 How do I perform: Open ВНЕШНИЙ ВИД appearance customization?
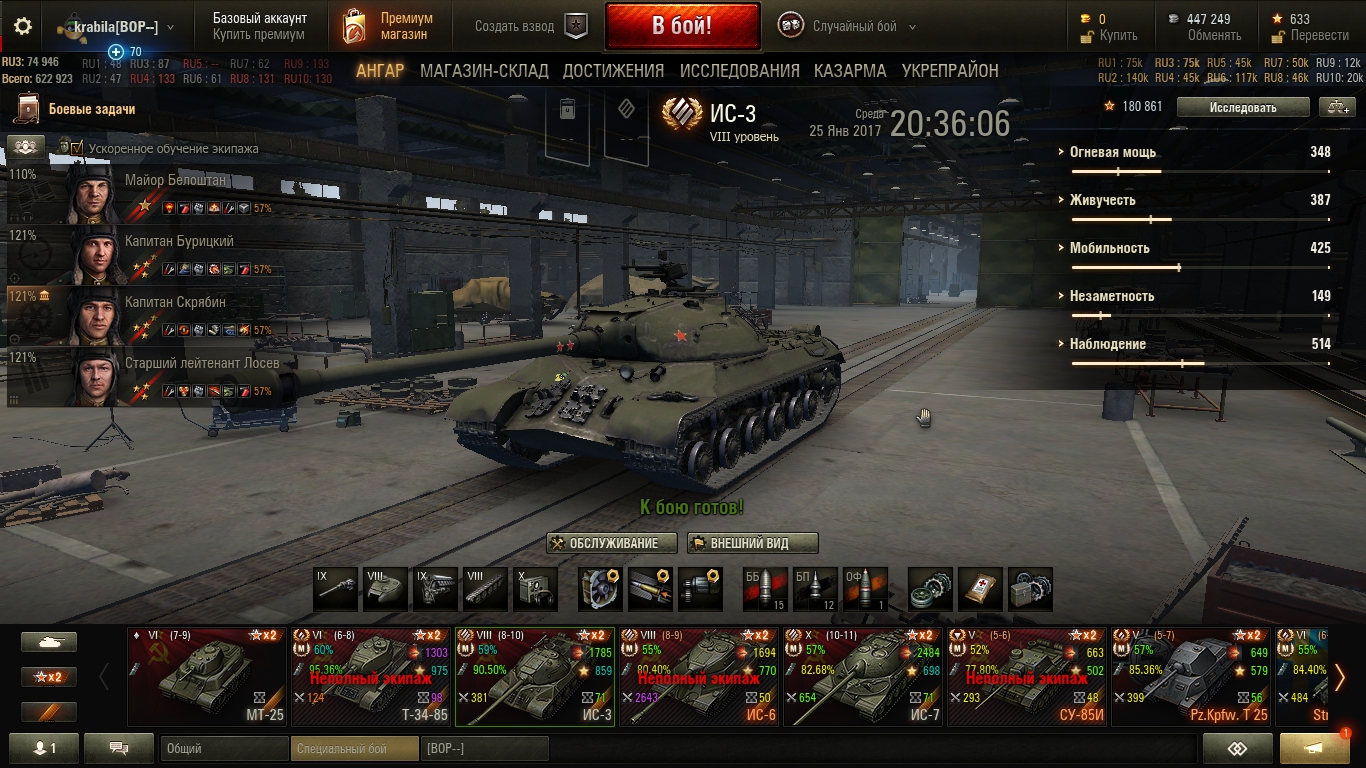(752, 543)
